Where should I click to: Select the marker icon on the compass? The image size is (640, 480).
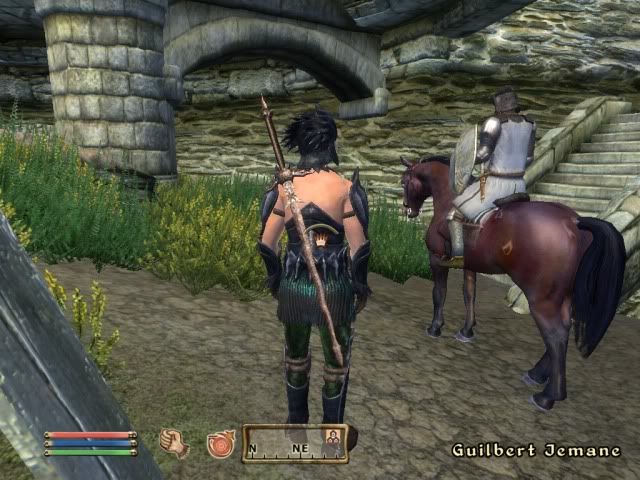pyautogui.click(x=332, y=439)
